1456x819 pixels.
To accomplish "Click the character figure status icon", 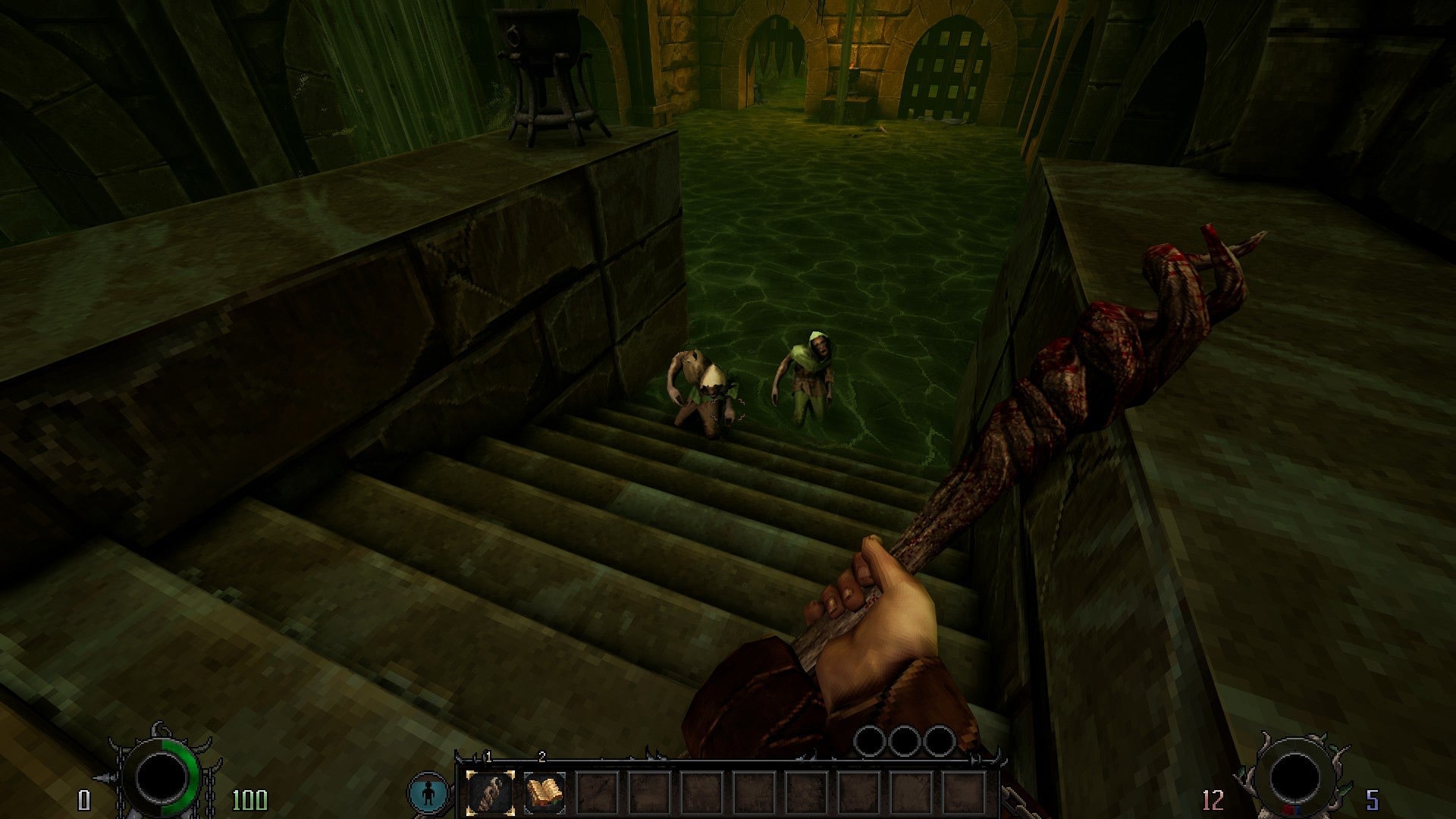I will pos(428,790).
